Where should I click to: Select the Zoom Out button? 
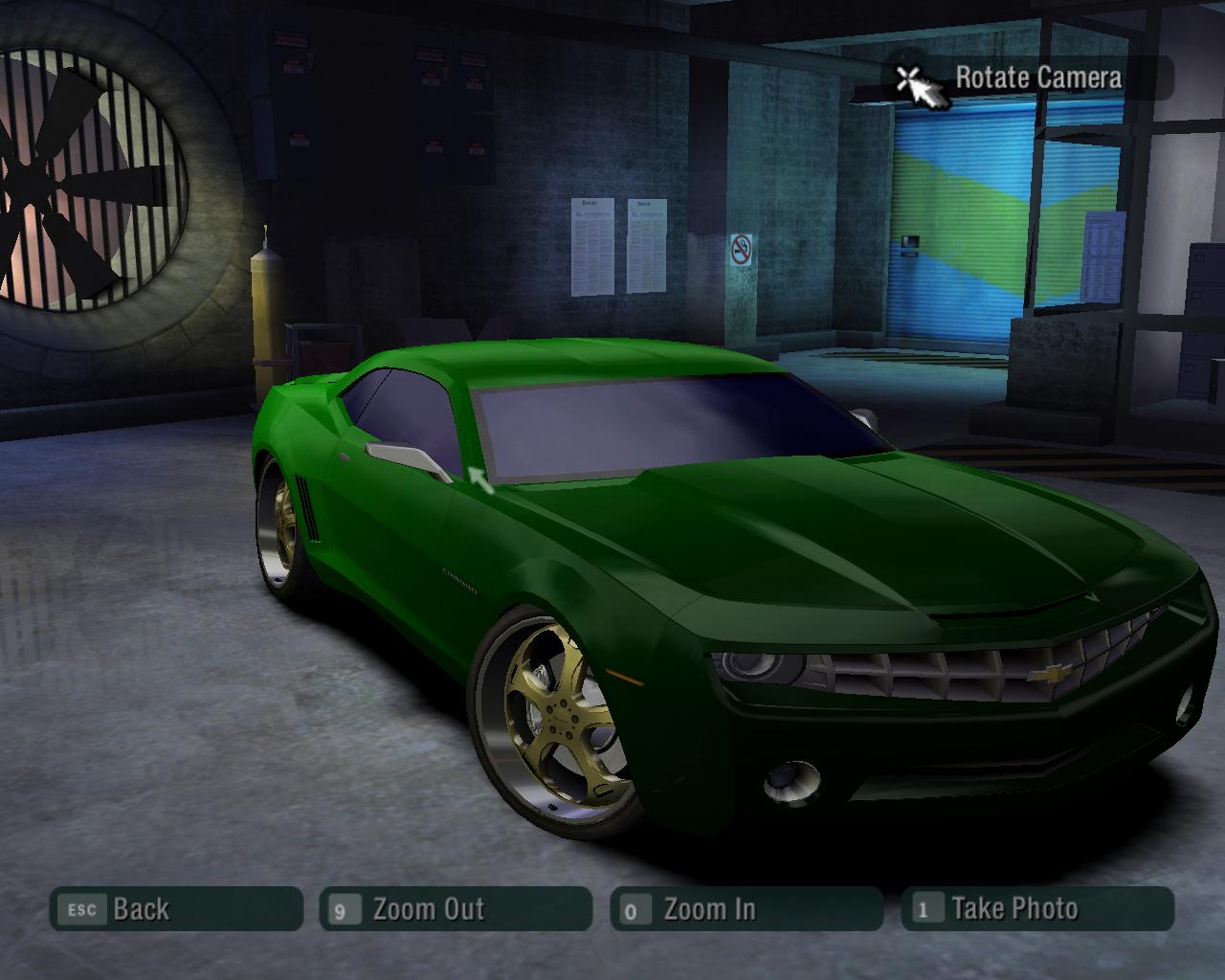[456, 909]
